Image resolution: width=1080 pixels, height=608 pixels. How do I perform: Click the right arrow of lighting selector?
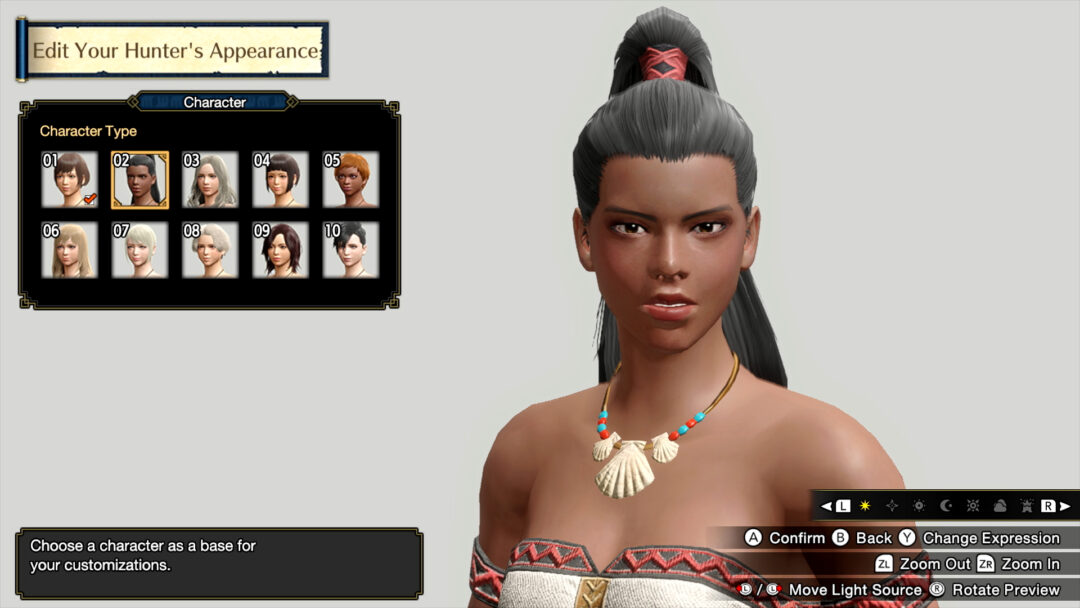tap(1066, 506)
